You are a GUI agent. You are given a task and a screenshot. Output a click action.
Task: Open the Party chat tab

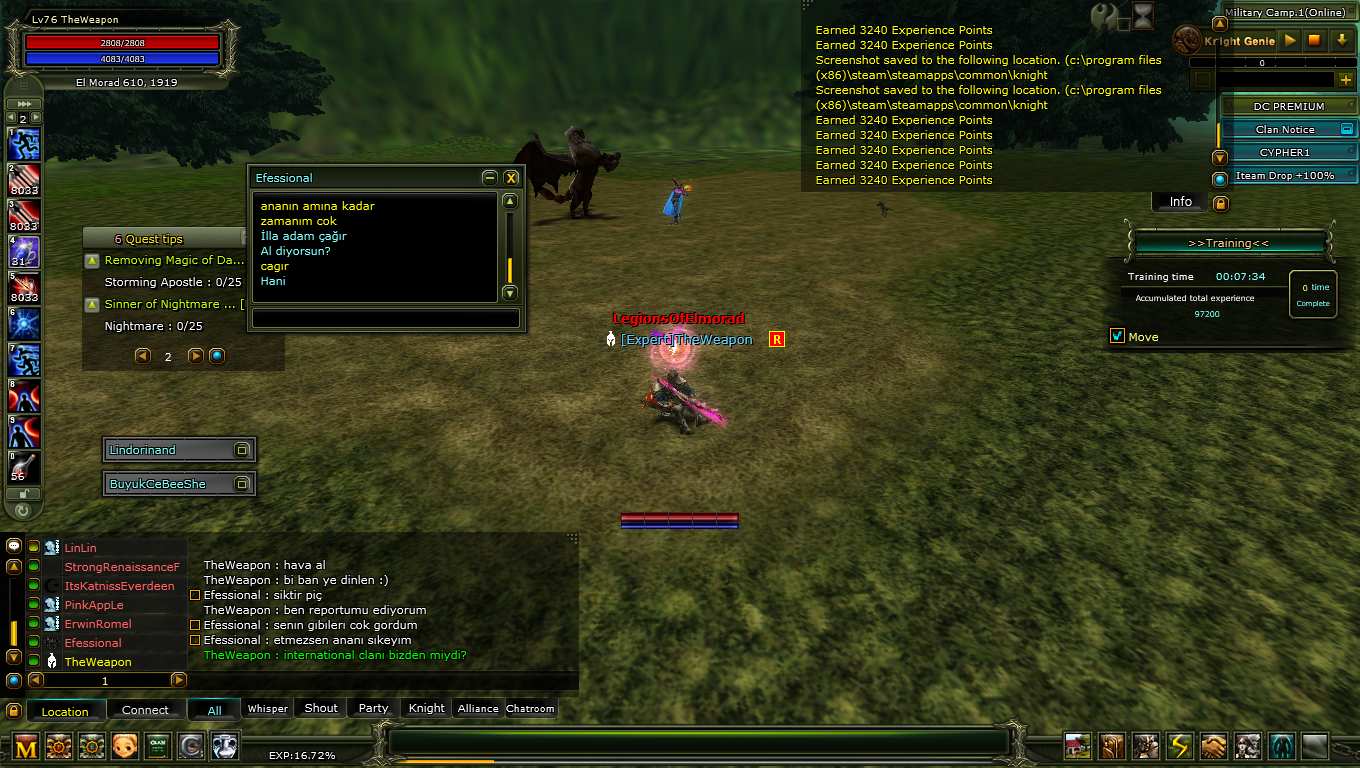pyautogui.click(x=373, y=708)
